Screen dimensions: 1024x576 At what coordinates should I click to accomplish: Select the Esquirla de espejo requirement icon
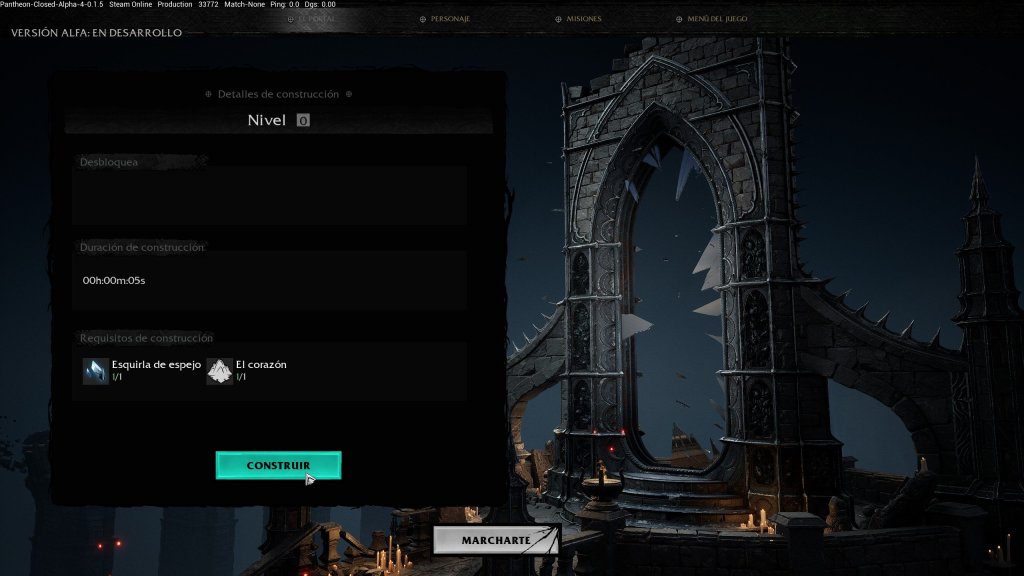(96, 371)
